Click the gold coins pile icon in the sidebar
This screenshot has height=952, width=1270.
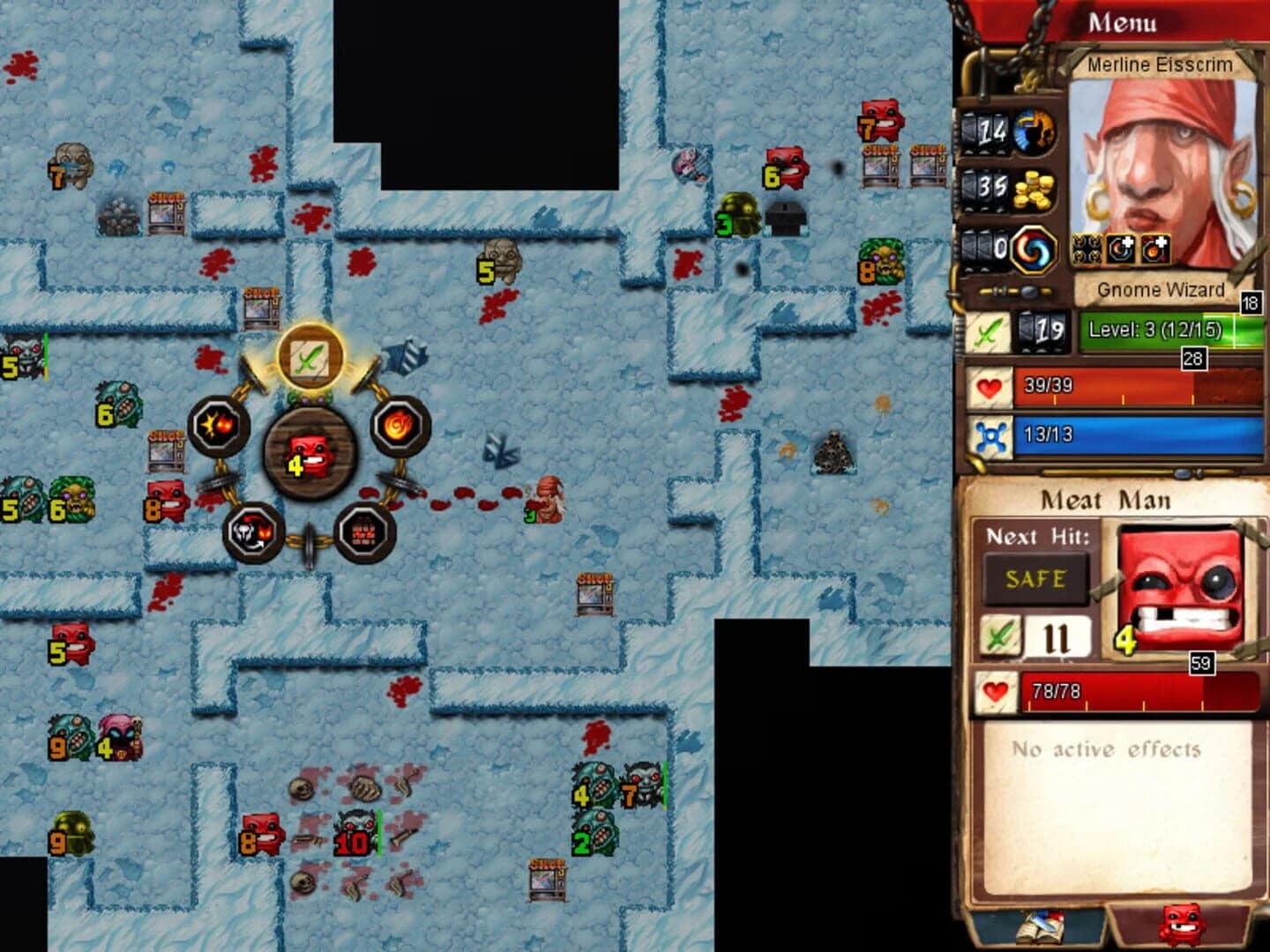coord(1033,192)
